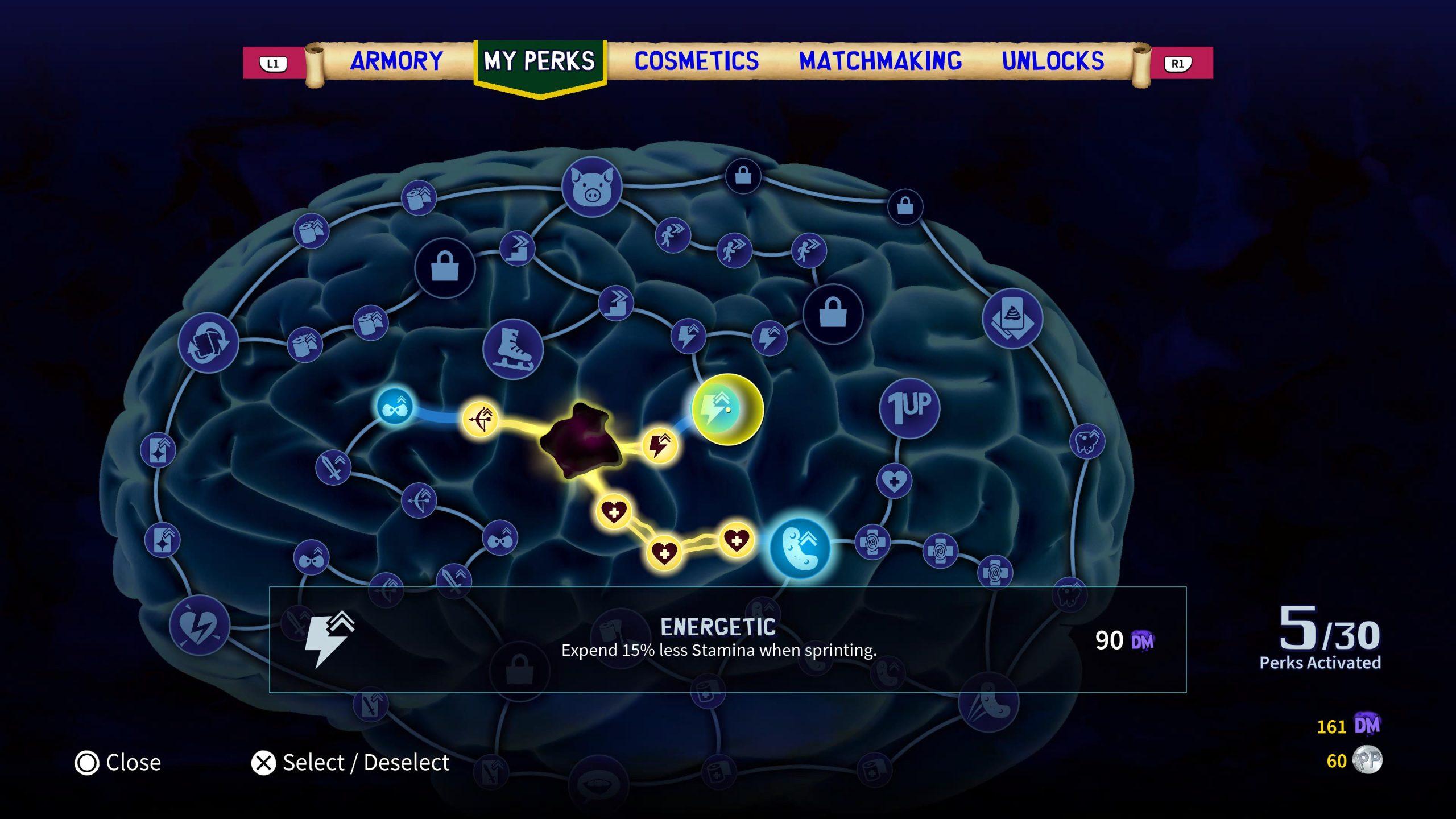Select the pig face perk node
This screenshot has width=1456, height=819.
pos(591,187)
